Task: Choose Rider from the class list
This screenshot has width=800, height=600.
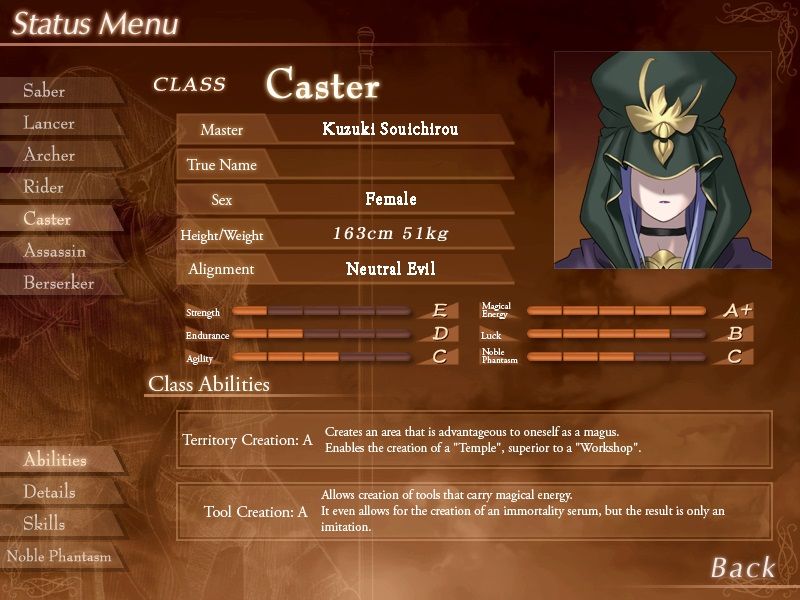Action: [44, 187]
